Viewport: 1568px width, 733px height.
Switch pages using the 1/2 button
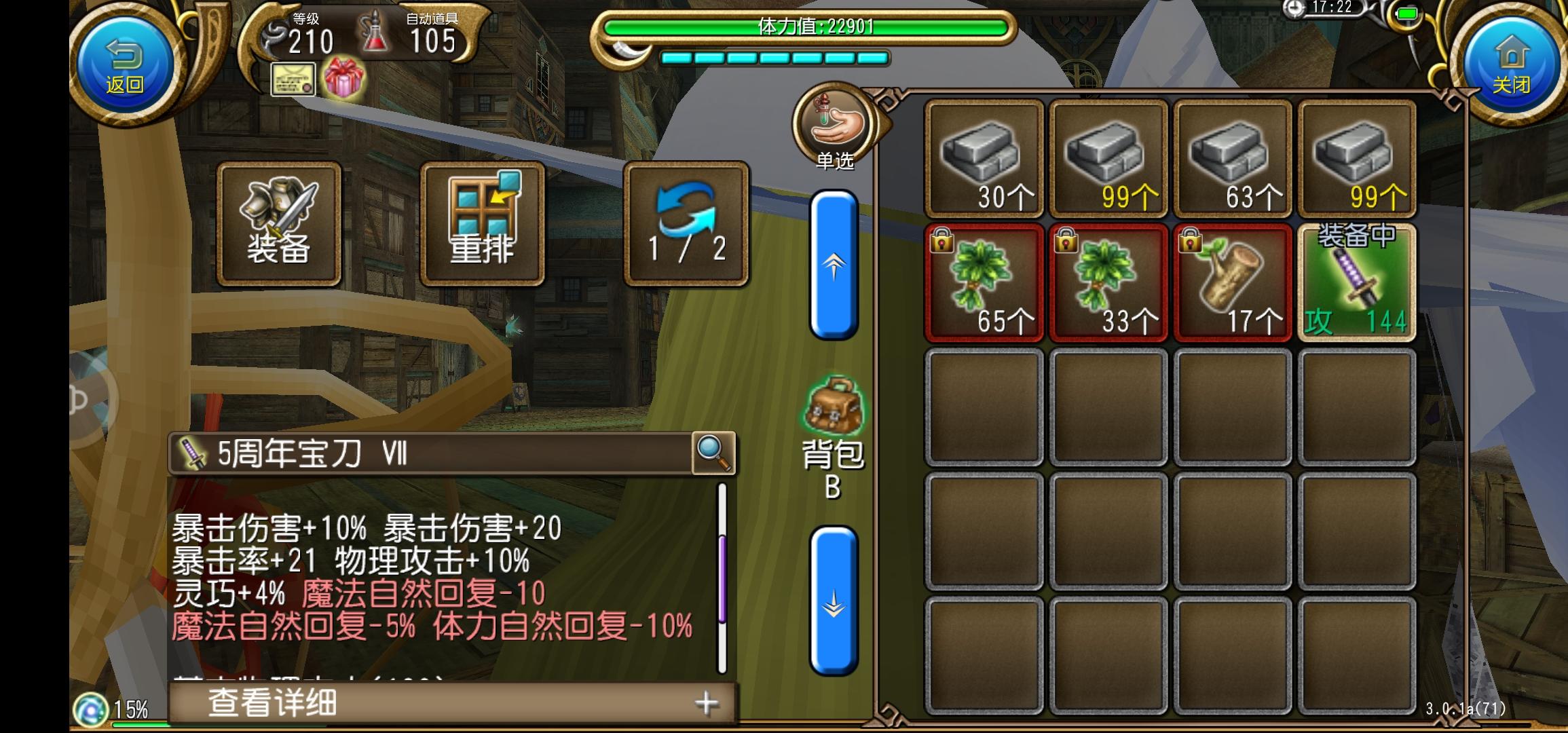[686, 222]
